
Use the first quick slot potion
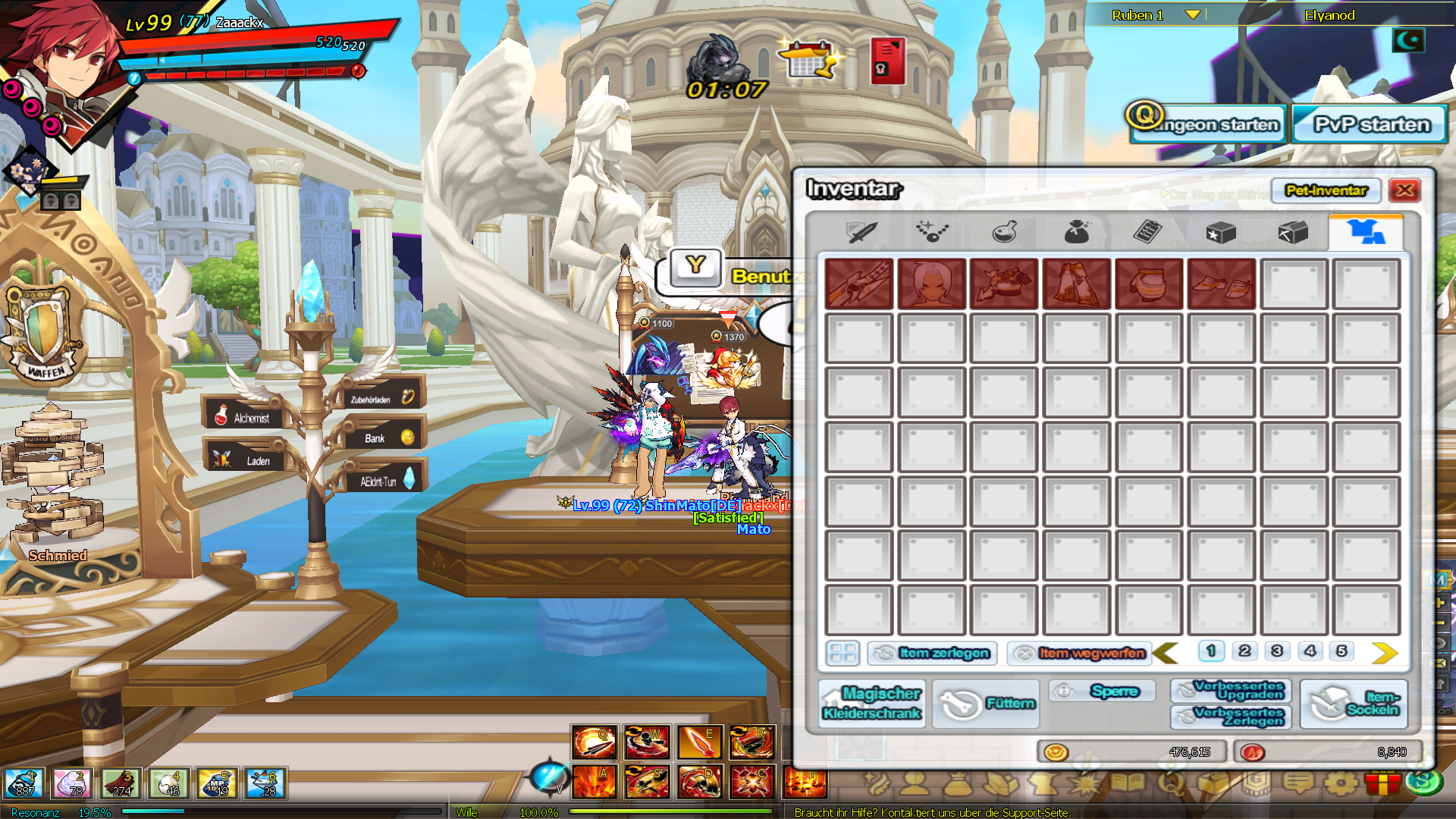[24, 783]
